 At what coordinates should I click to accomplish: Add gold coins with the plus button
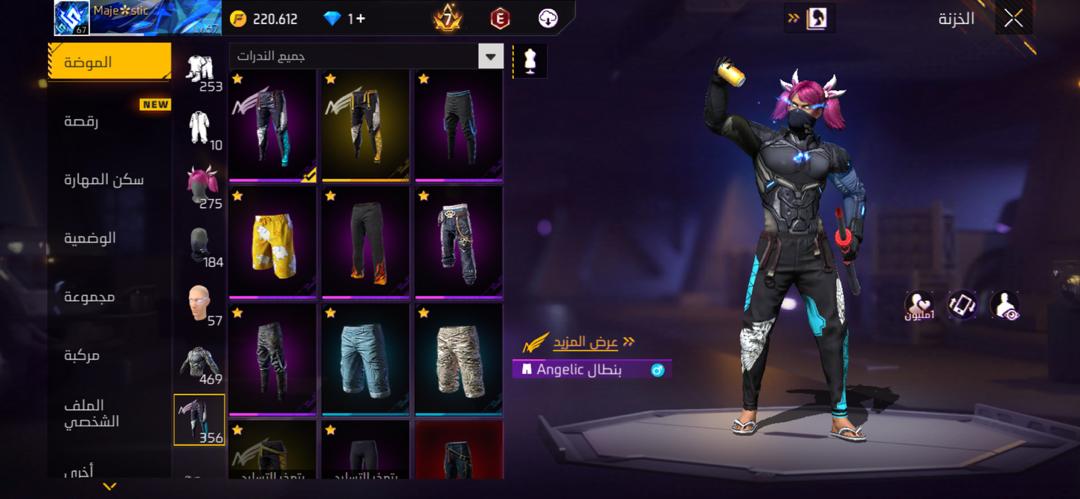[357, 18]
